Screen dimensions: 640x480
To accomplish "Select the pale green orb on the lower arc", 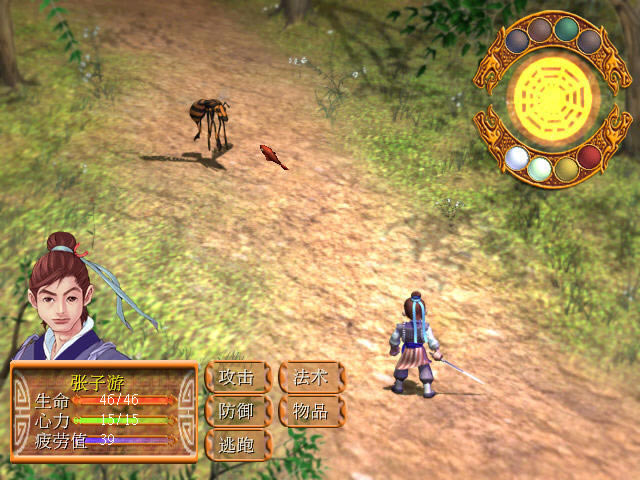I will coord(540,168).
